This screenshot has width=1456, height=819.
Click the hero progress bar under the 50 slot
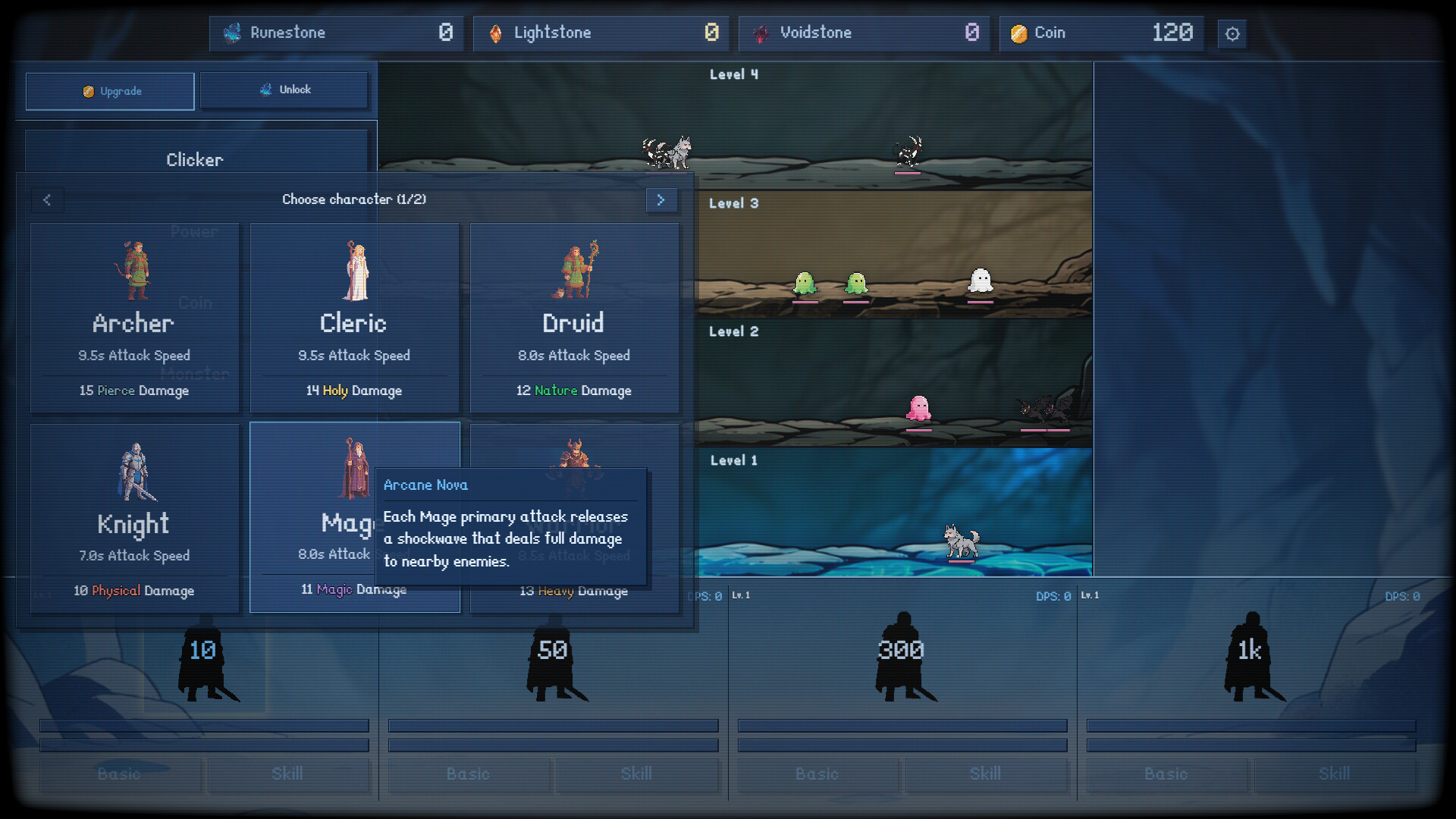553,726
